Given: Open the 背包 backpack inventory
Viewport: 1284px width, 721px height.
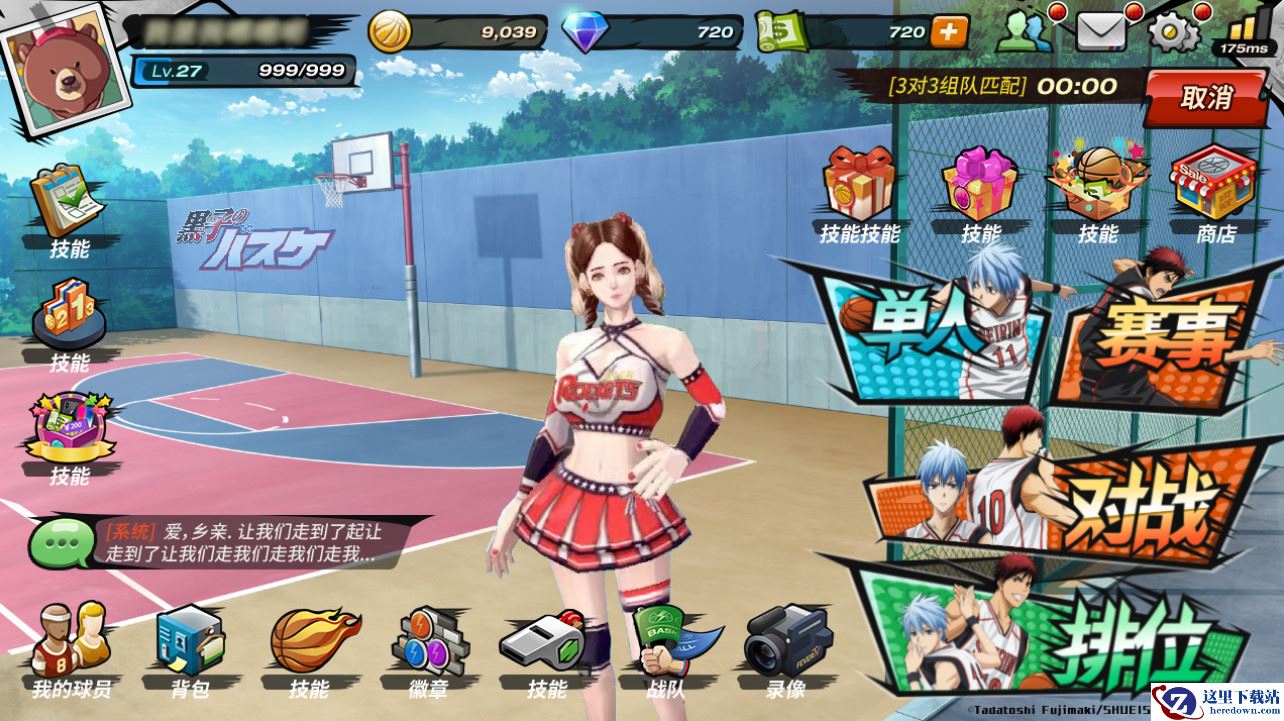Looking at the screenshot, I should [x=190, y=648].
